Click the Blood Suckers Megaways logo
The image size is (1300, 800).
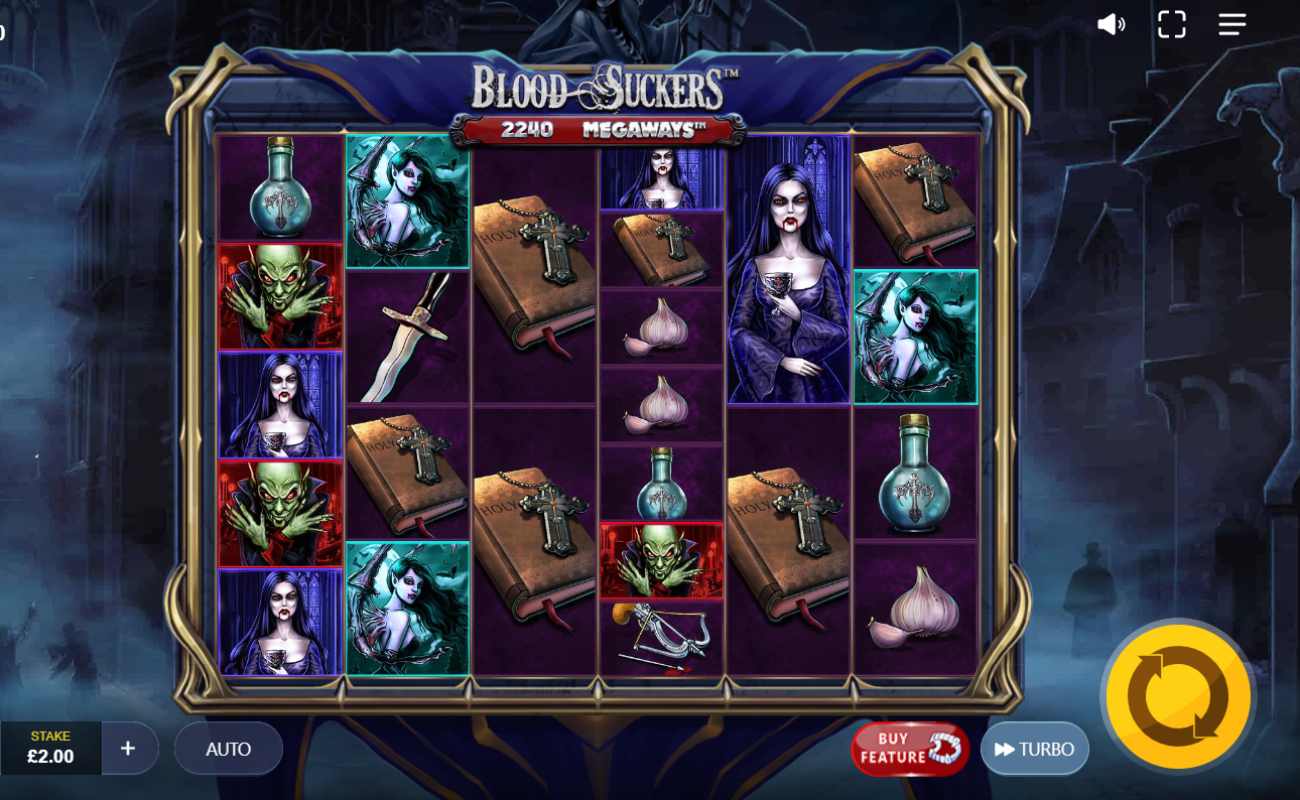604,88
